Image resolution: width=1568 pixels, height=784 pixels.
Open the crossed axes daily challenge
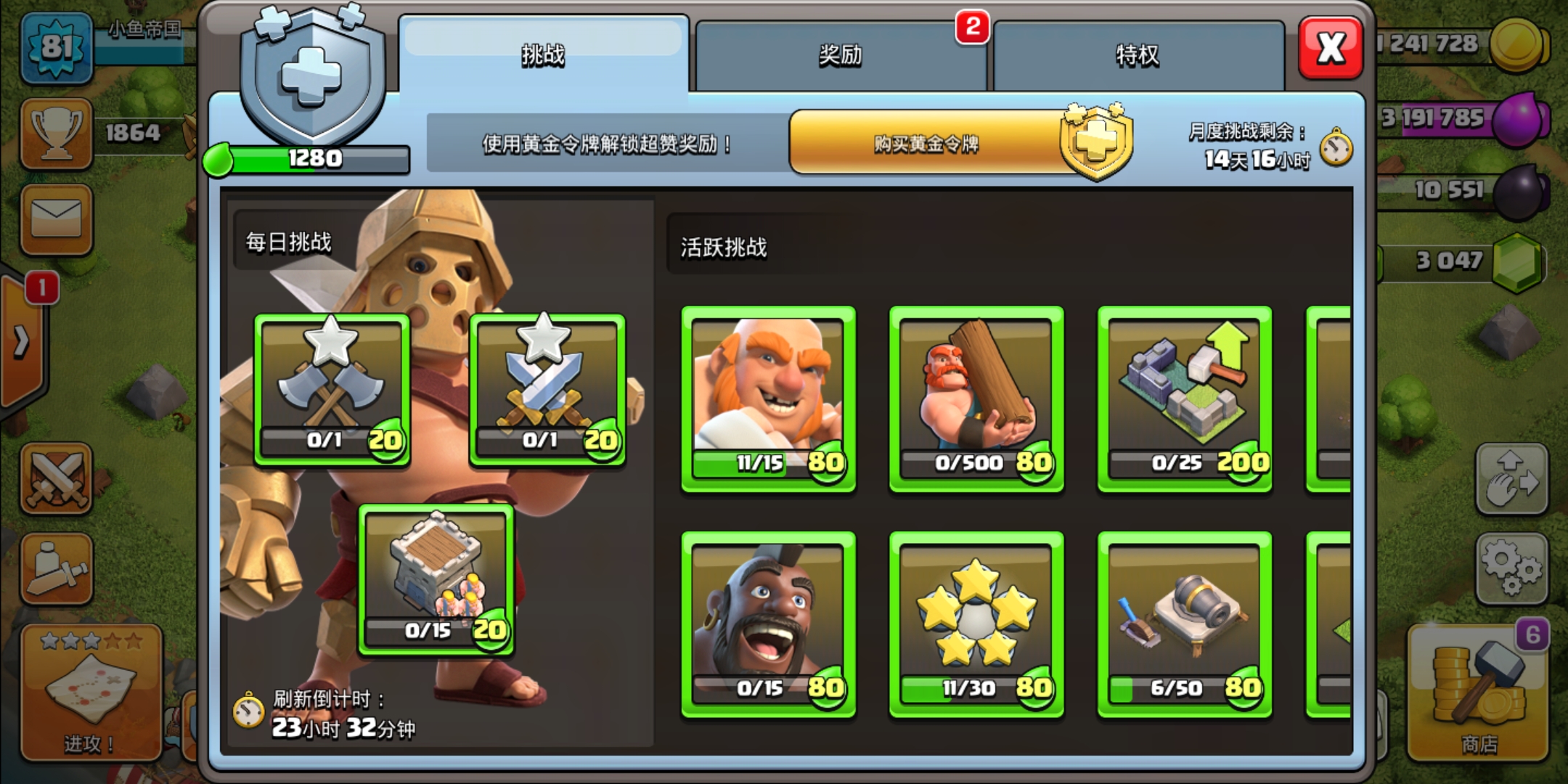click(332, 390)
